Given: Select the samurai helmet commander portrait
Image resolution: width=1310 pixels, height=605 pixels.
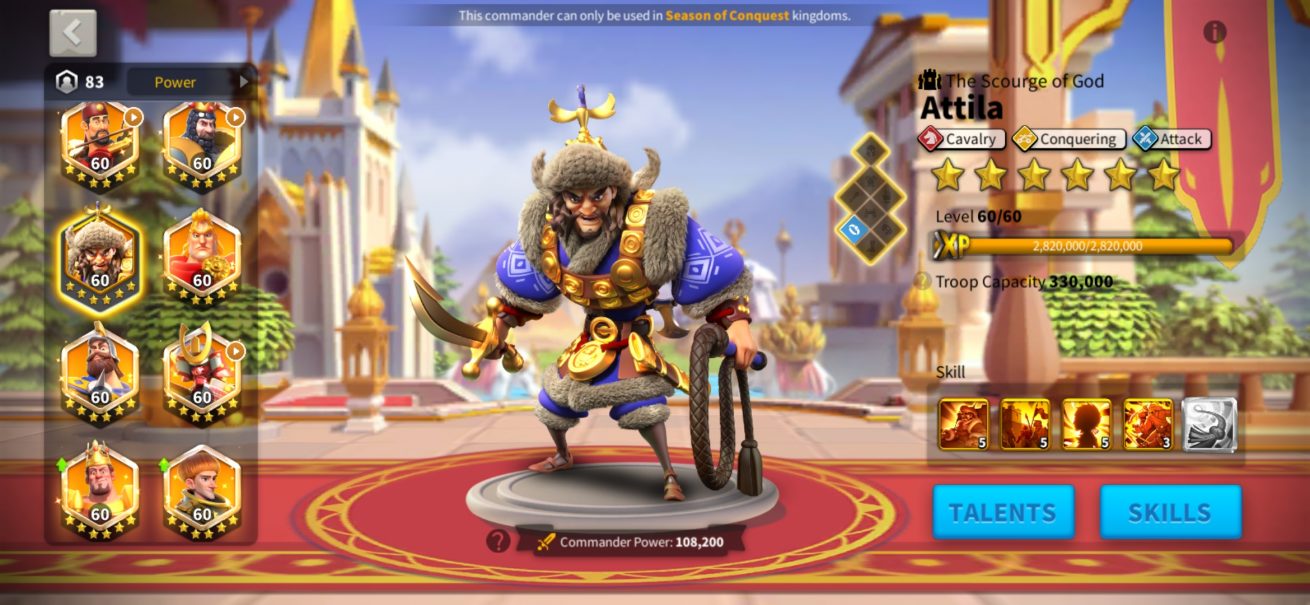Looking at the screenshot, I should click(x=202, y=369).
